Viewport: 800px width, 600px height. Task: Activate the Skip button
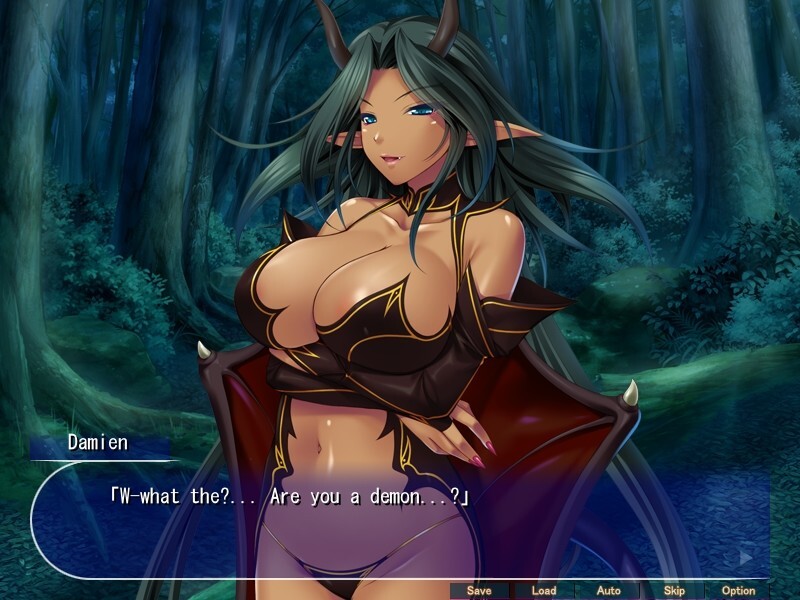[x=673, y=590]
